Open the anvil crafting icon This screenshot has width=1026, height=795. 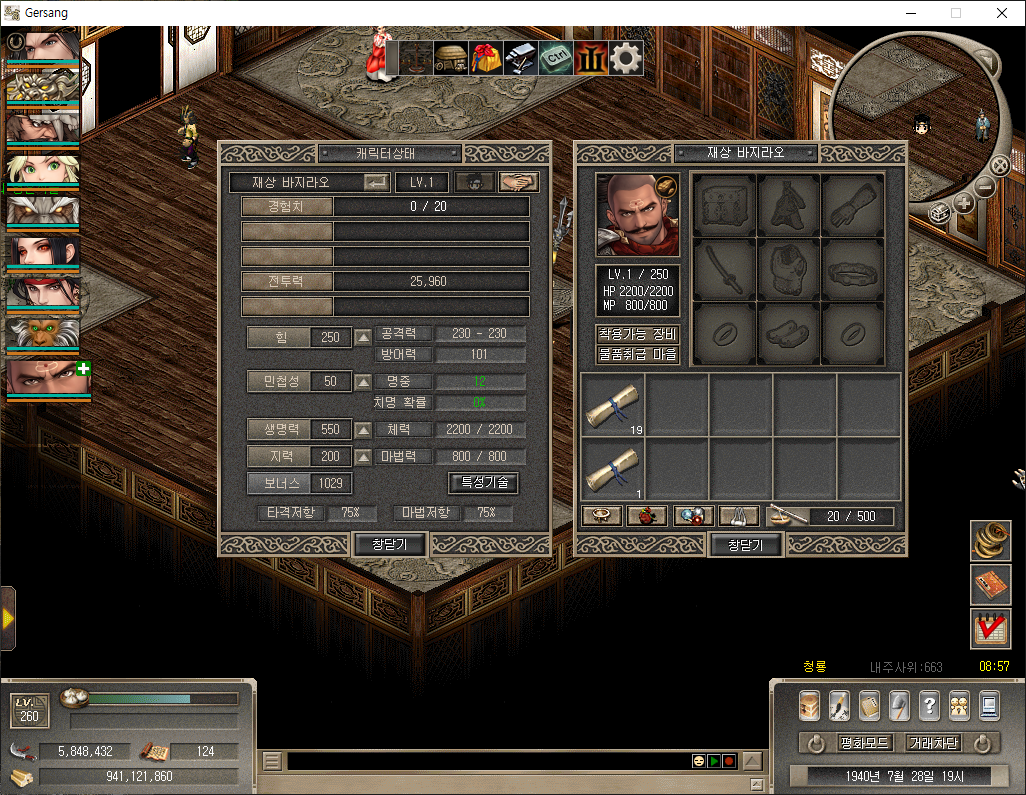[521, 57]
